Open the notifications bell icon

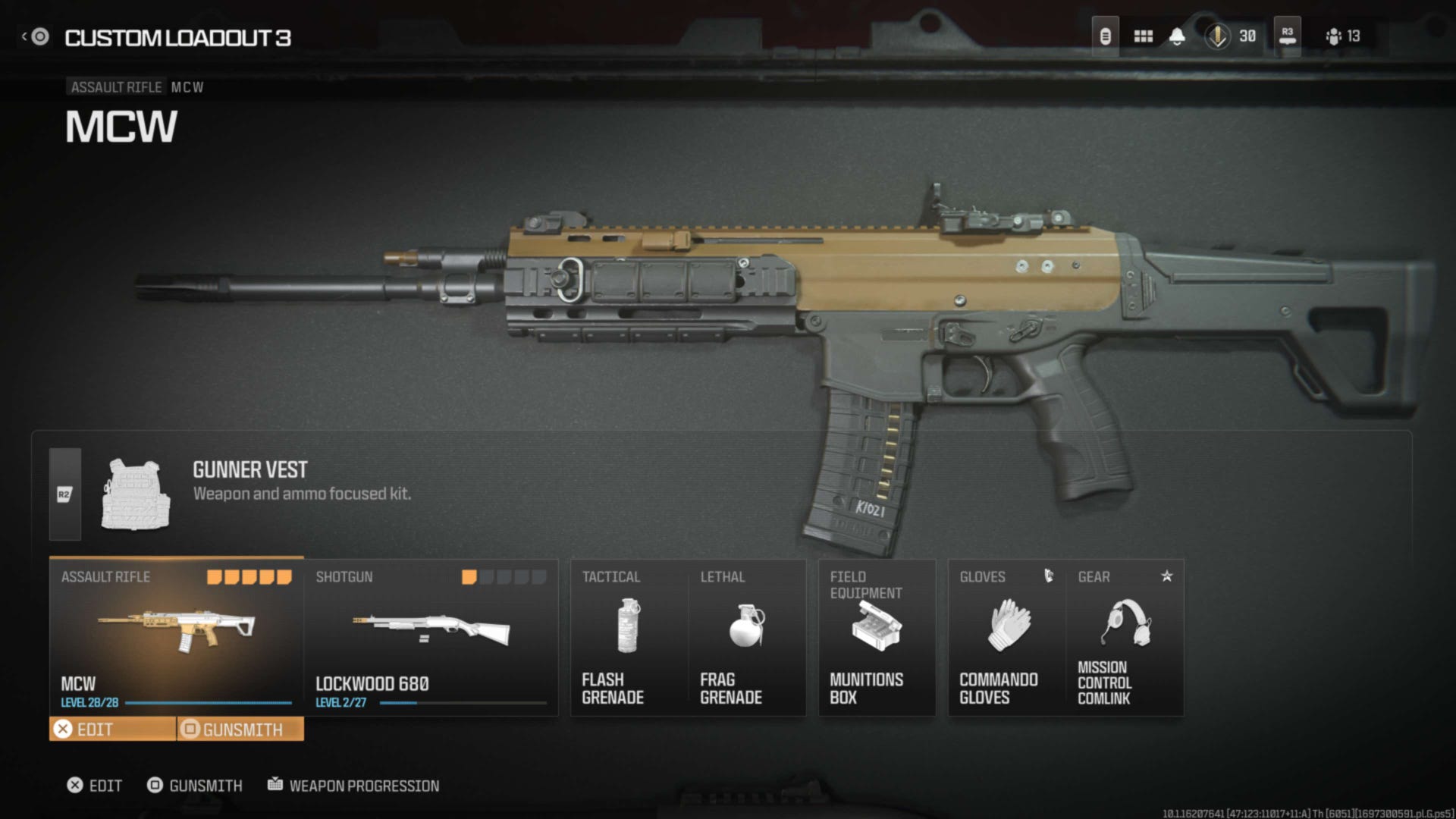click(1178, 36)
